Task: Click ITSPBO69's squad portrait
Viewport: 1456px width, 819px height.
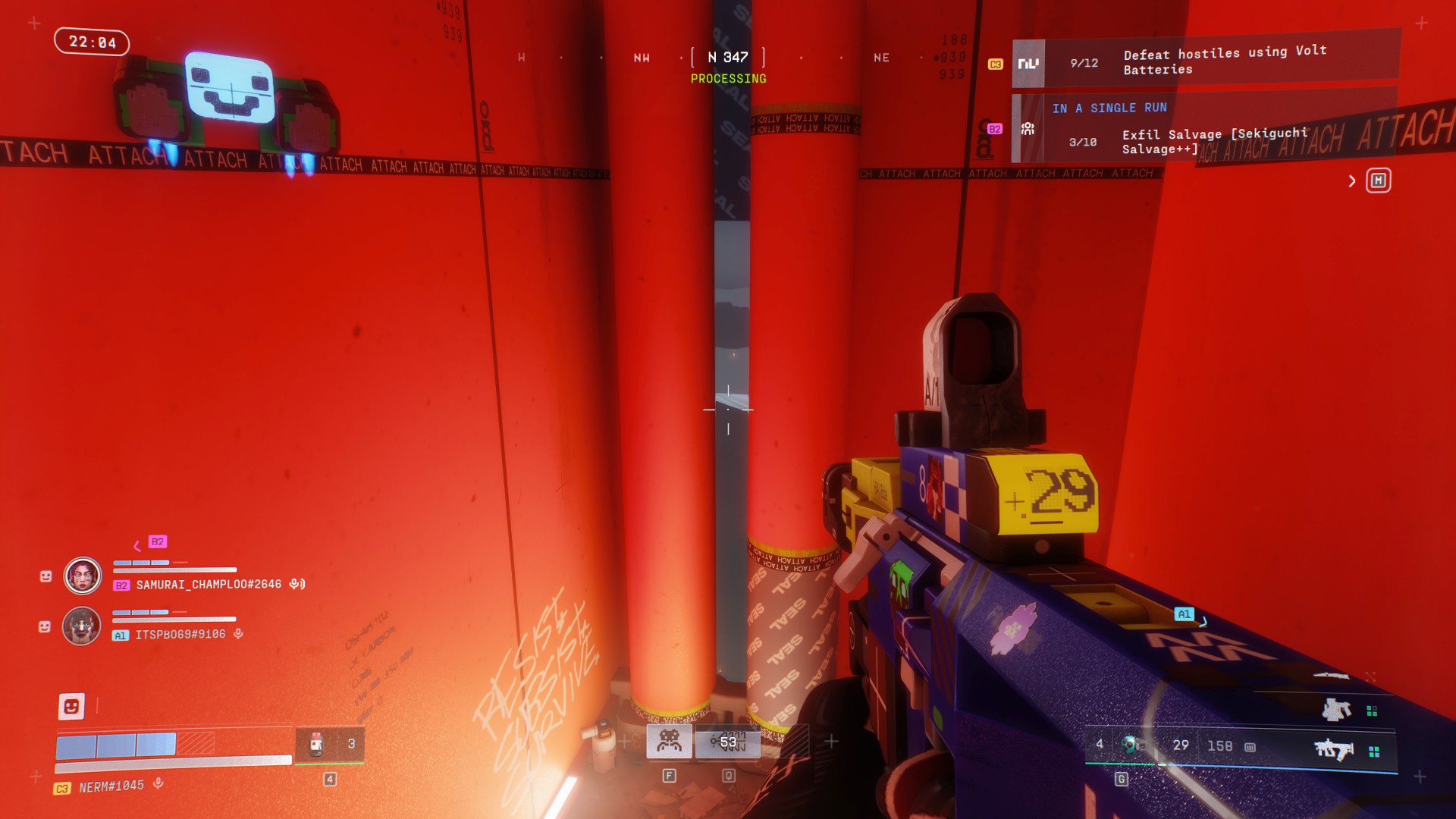Action: click(x=82, y=626)
